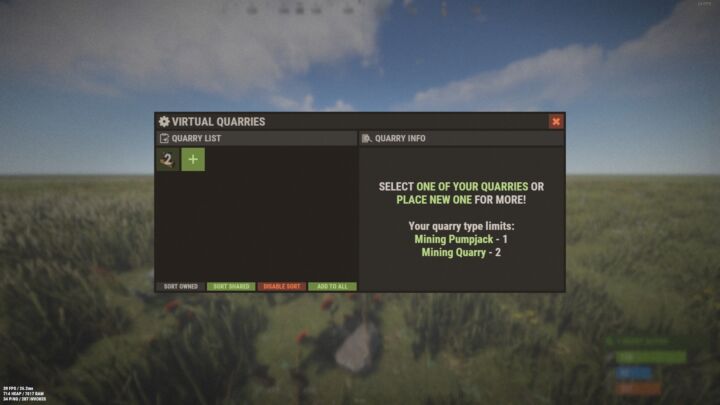720x405 pixels.
Task: Use the Add To All button
Action: (332, 287)
